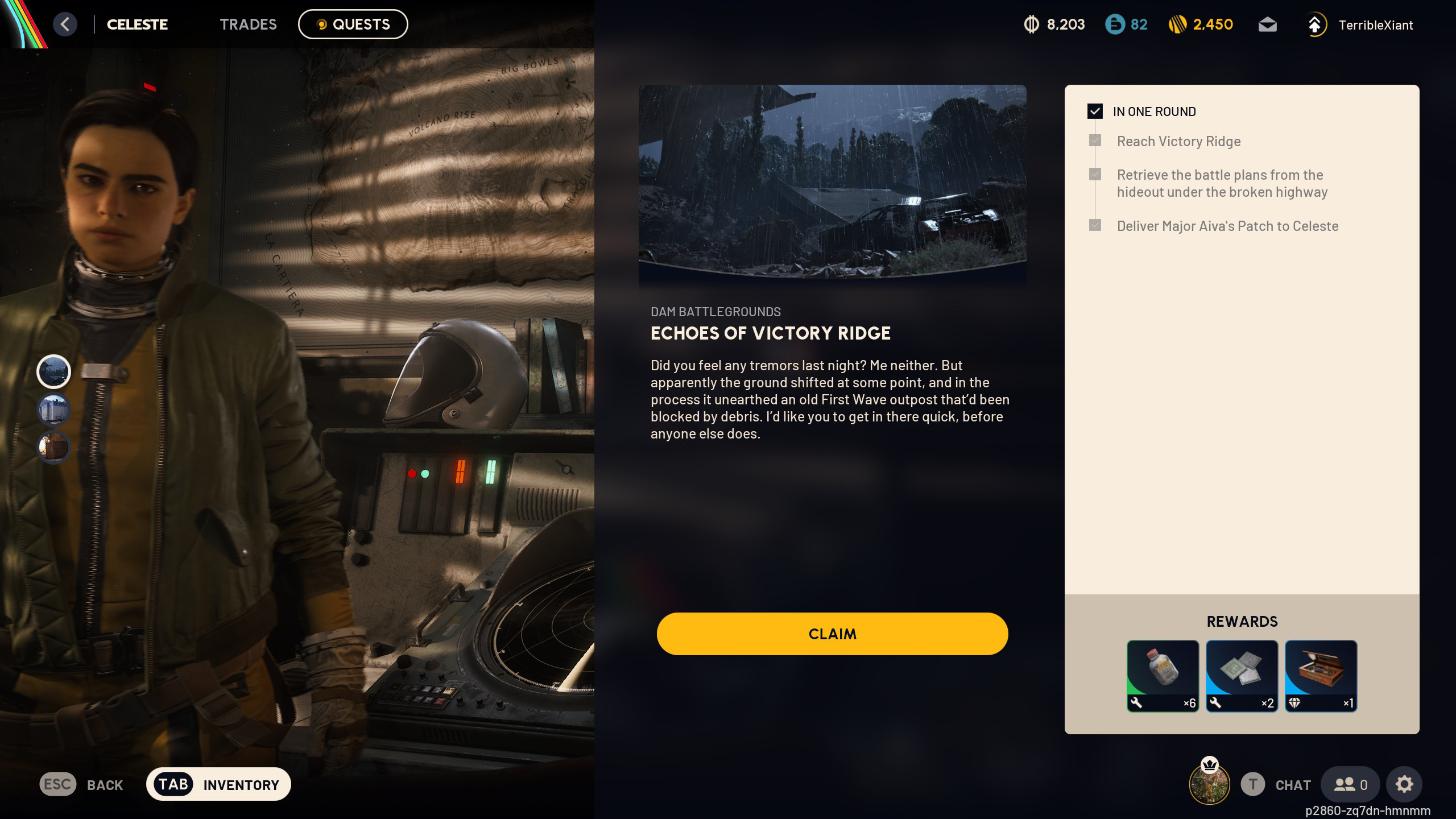Select the first quest thumbnail with dark forest

(53, 372)
